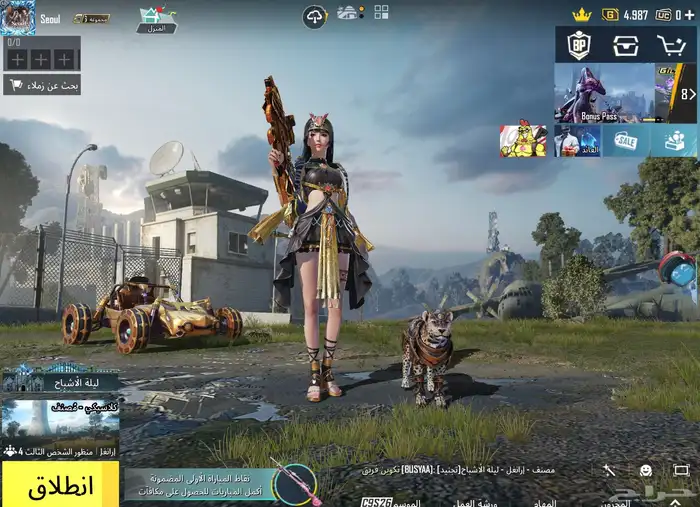Click the بحث عن زملاء find teammates button
700x507 pixels.
coord(42,85)
